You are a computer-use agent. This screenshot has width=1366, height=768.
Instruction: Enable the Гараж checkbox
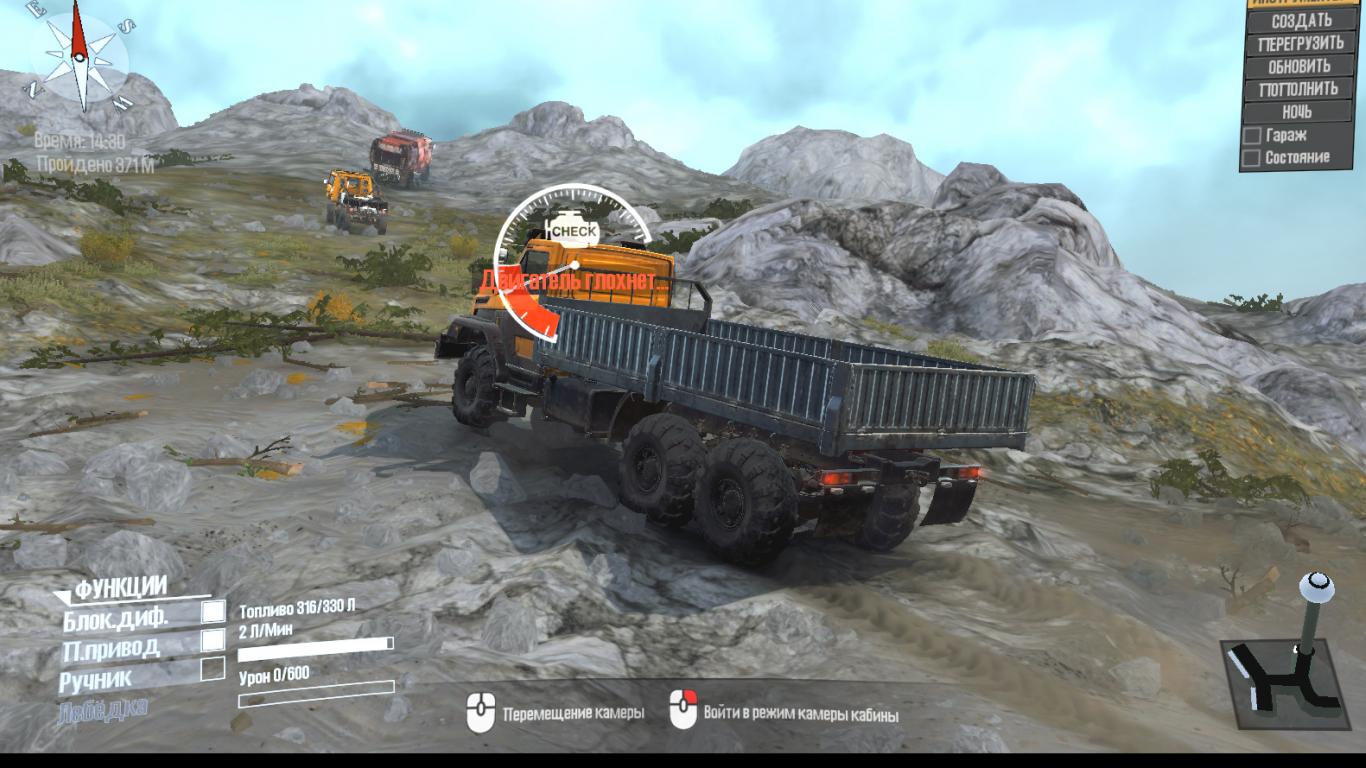1251,135
